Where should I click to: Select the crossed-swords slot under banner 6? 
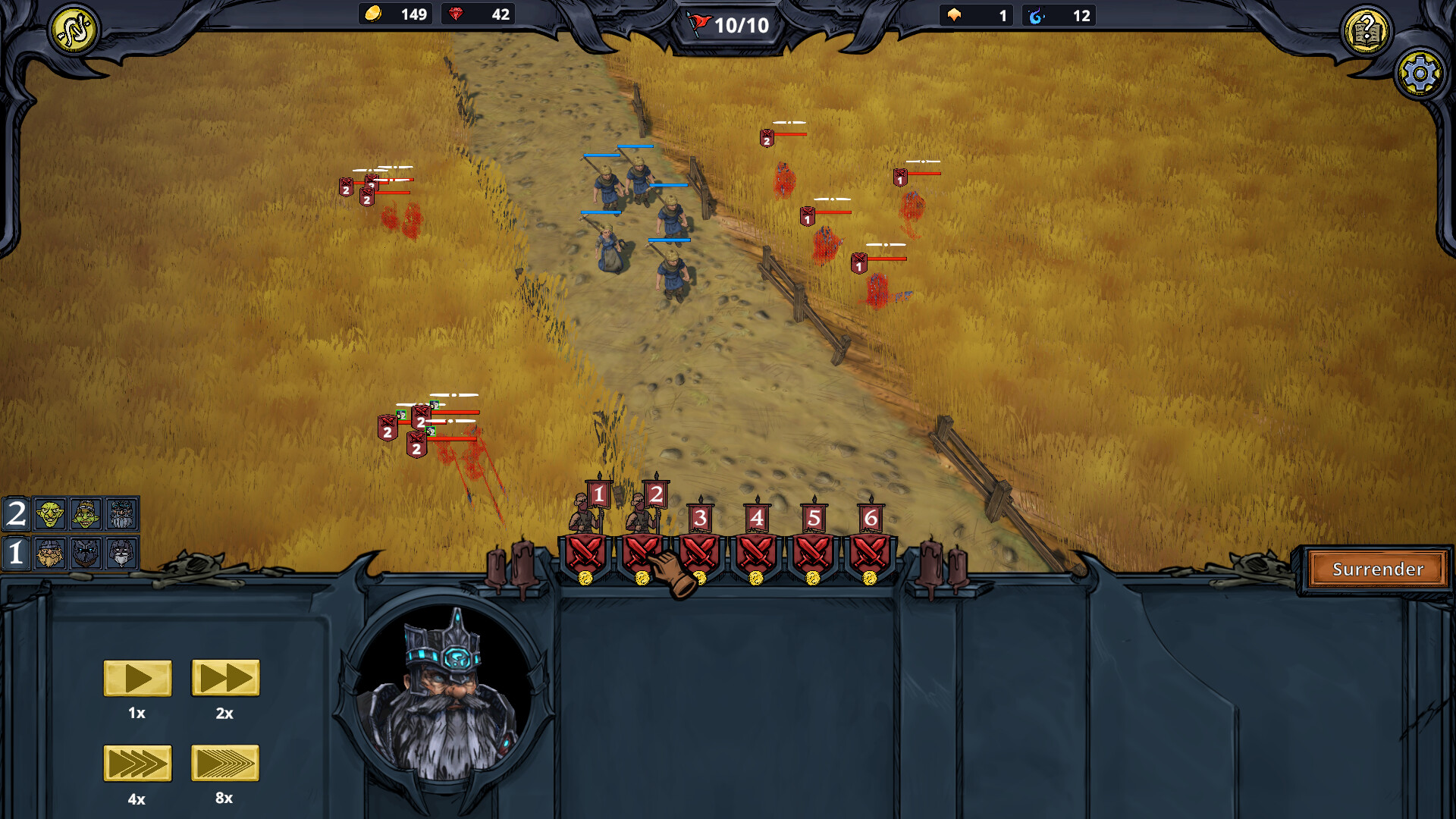click(x=871, y=553)
